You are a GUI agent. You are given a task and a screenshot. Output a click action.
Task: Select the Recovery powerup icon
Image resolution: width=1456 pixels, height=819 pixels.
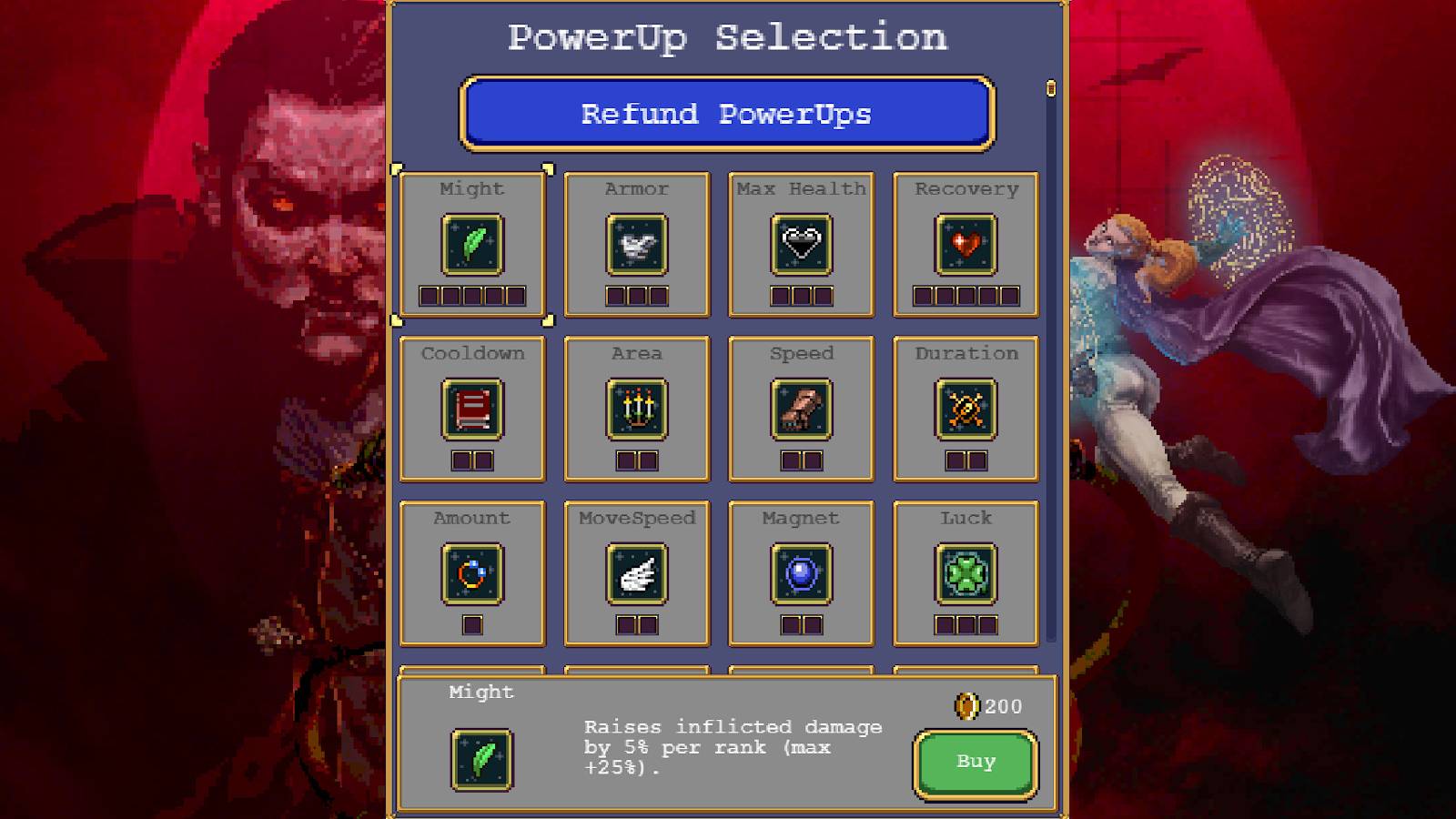coord(966,247)
